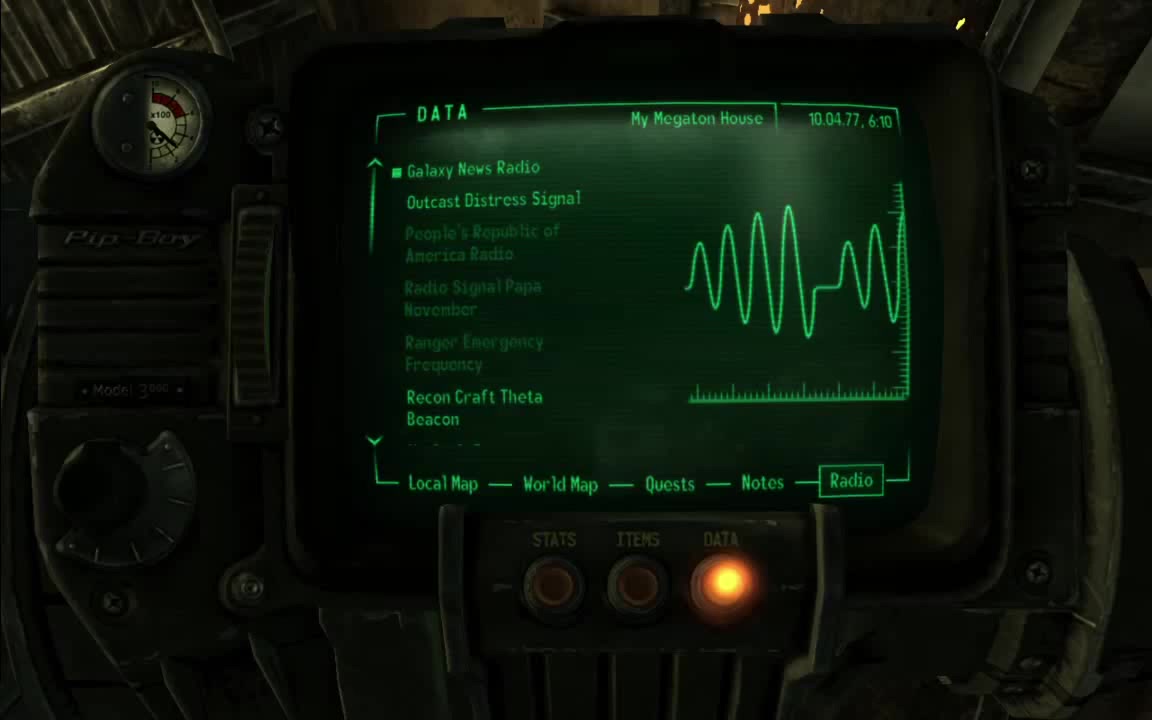Switch to the World Map tab
The image size is (1152, 720).
pyautogui.click(x=560, y=485)
